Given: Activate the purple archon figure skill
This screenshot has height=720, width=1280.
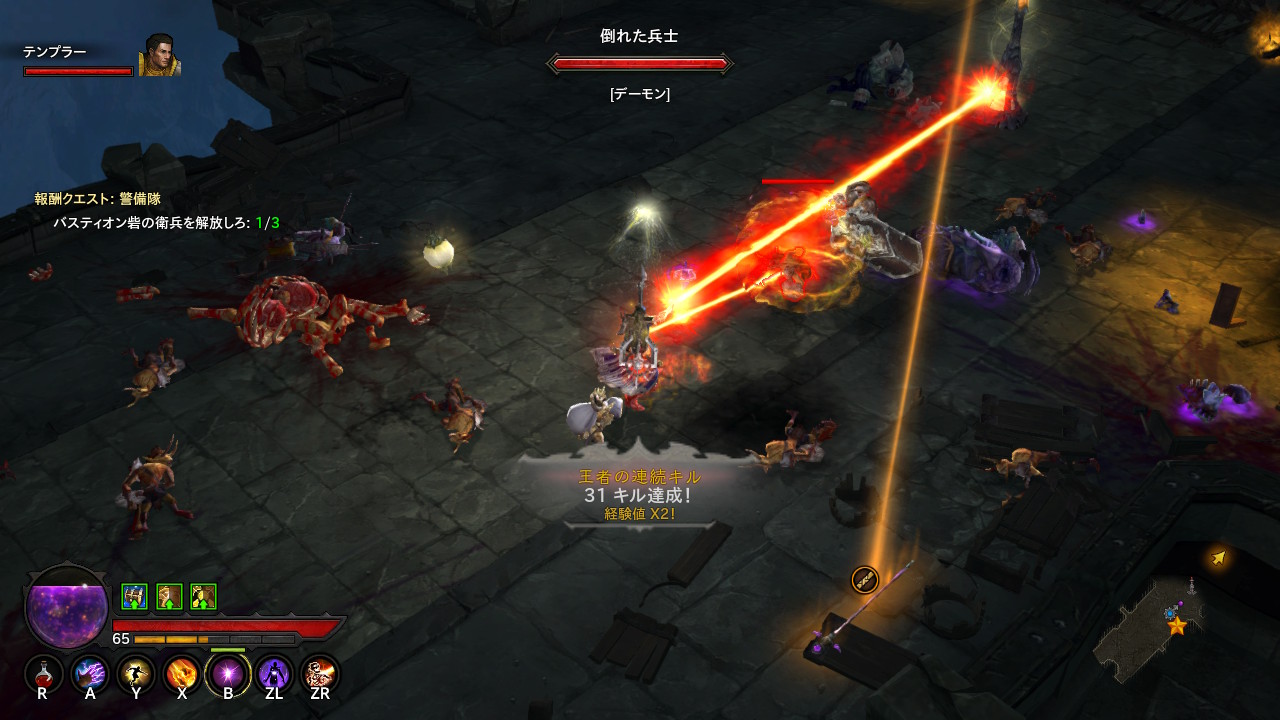Looking at the screenshot, I should (274, 673).
